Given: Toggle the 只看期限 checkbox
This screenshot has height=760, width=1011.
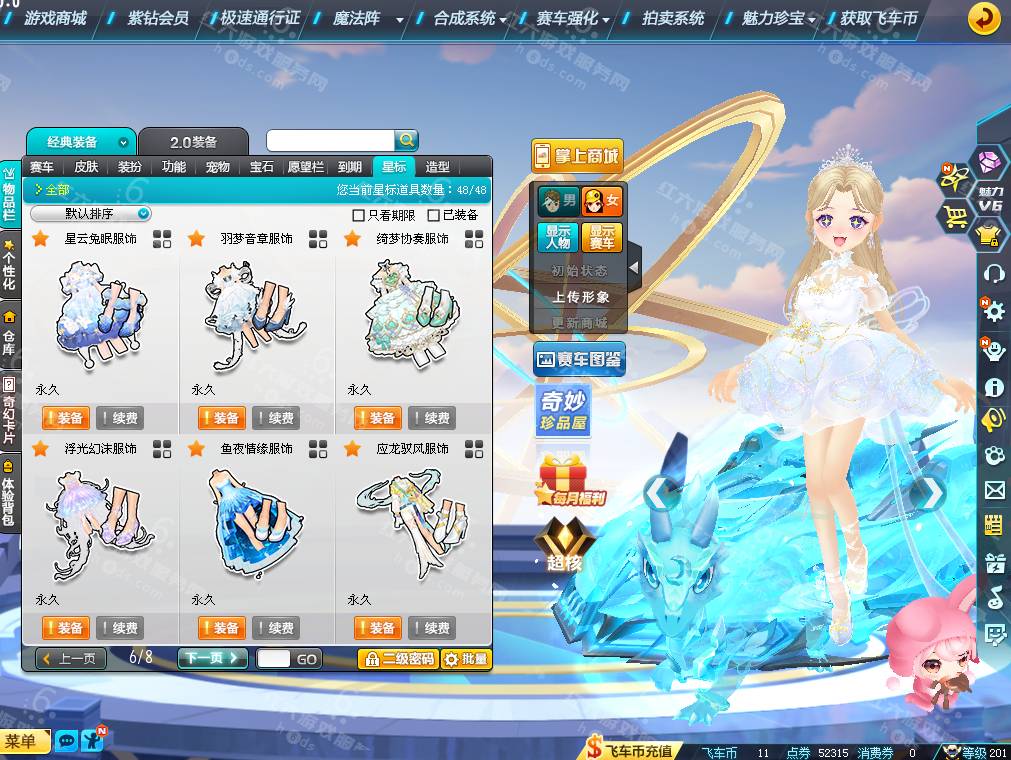Looking at the screenshot, I should [x=359, y=215].
